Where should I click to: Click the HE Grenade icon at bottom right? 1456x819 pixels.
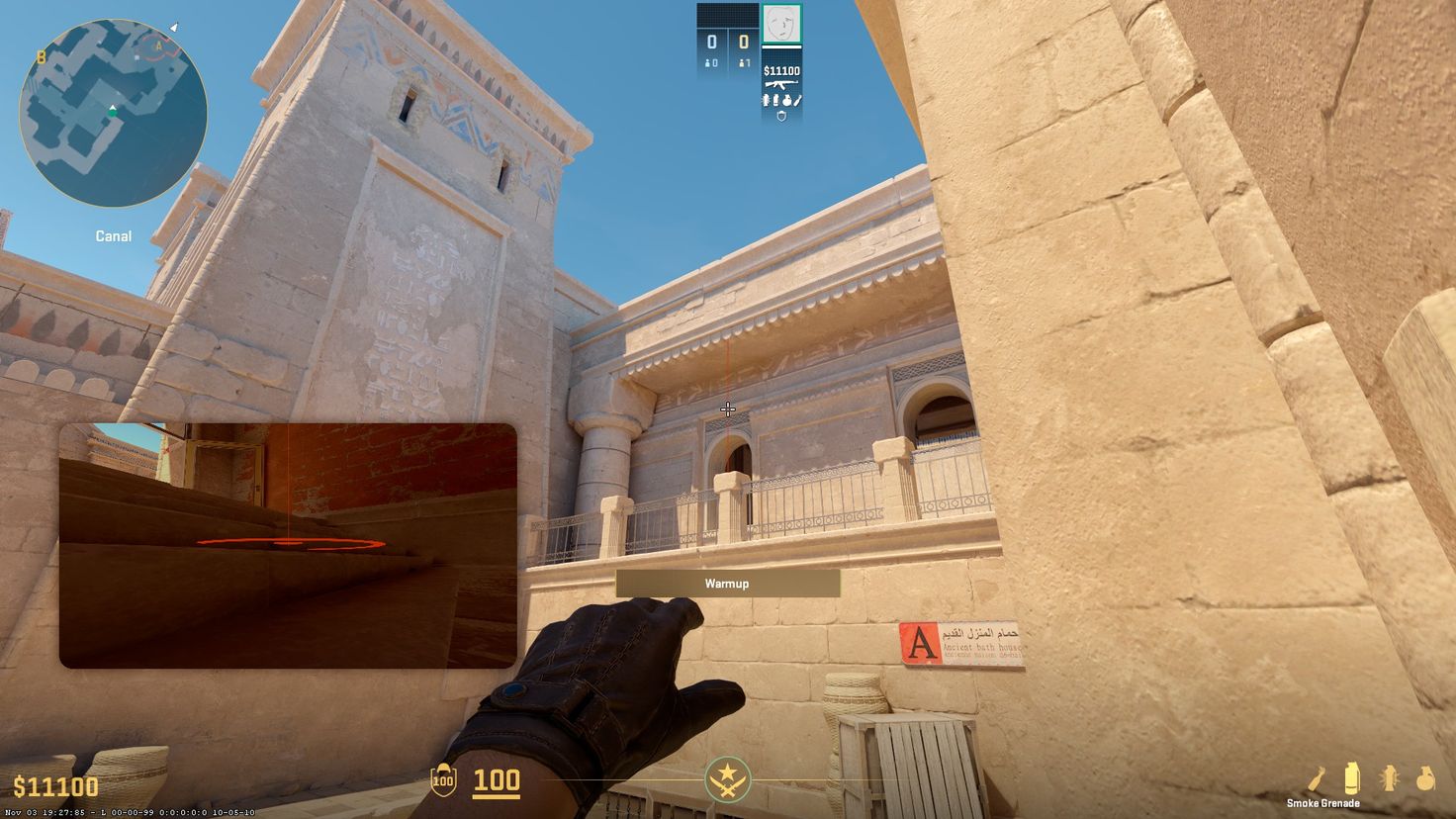1425,777
